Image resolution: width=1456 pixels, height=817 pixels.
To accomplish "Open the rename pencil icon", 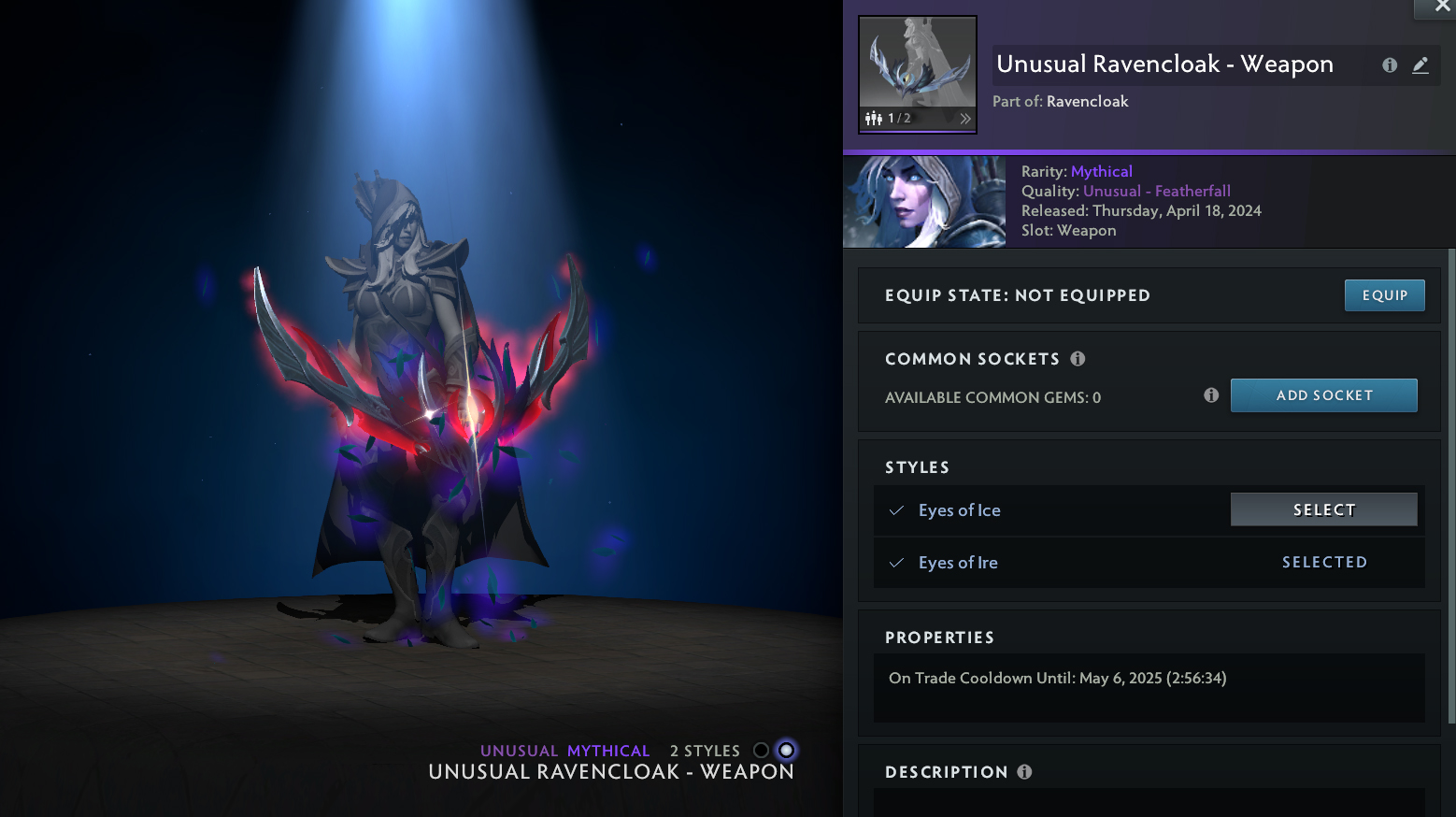I will point(1420,65).
